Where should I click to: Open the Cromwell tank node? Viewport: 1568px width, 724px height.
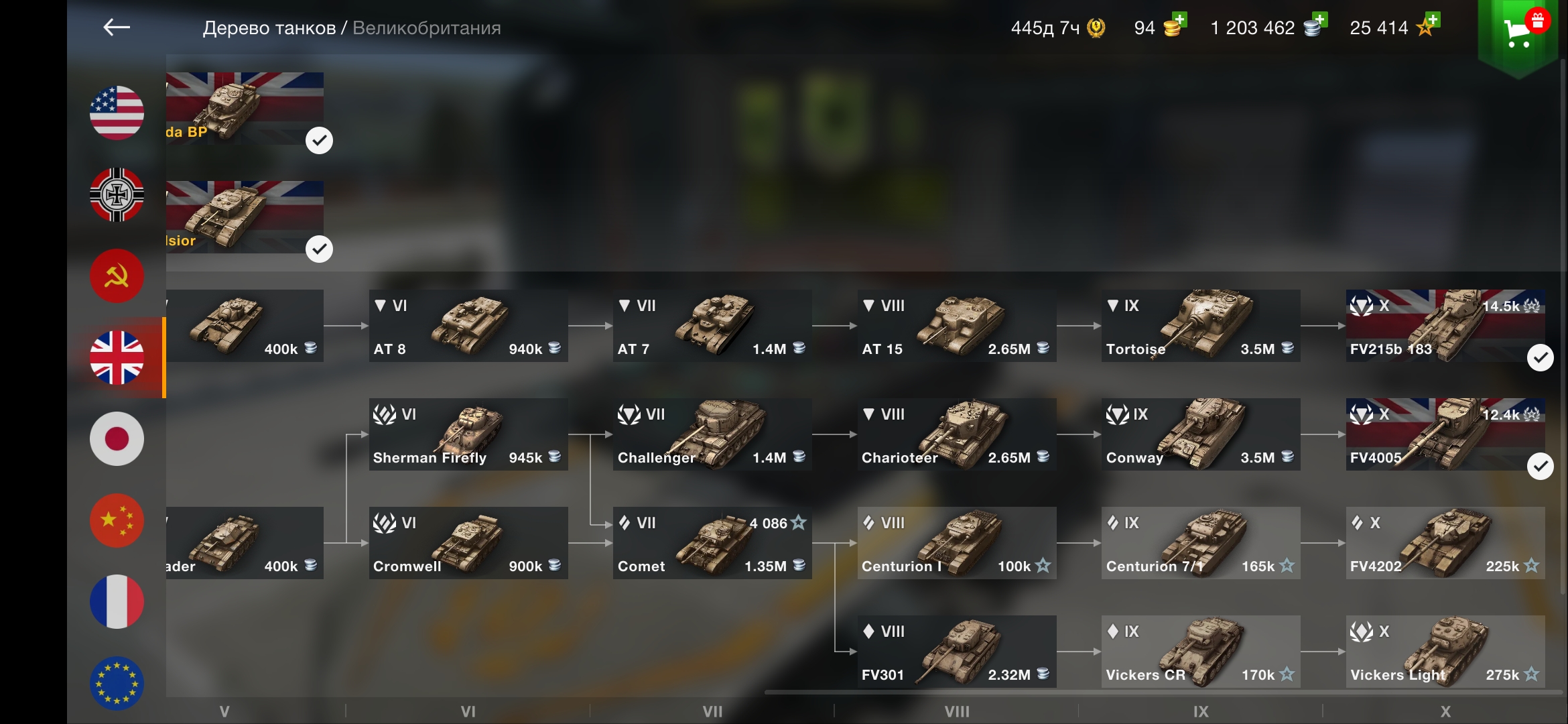click(468, 544)
